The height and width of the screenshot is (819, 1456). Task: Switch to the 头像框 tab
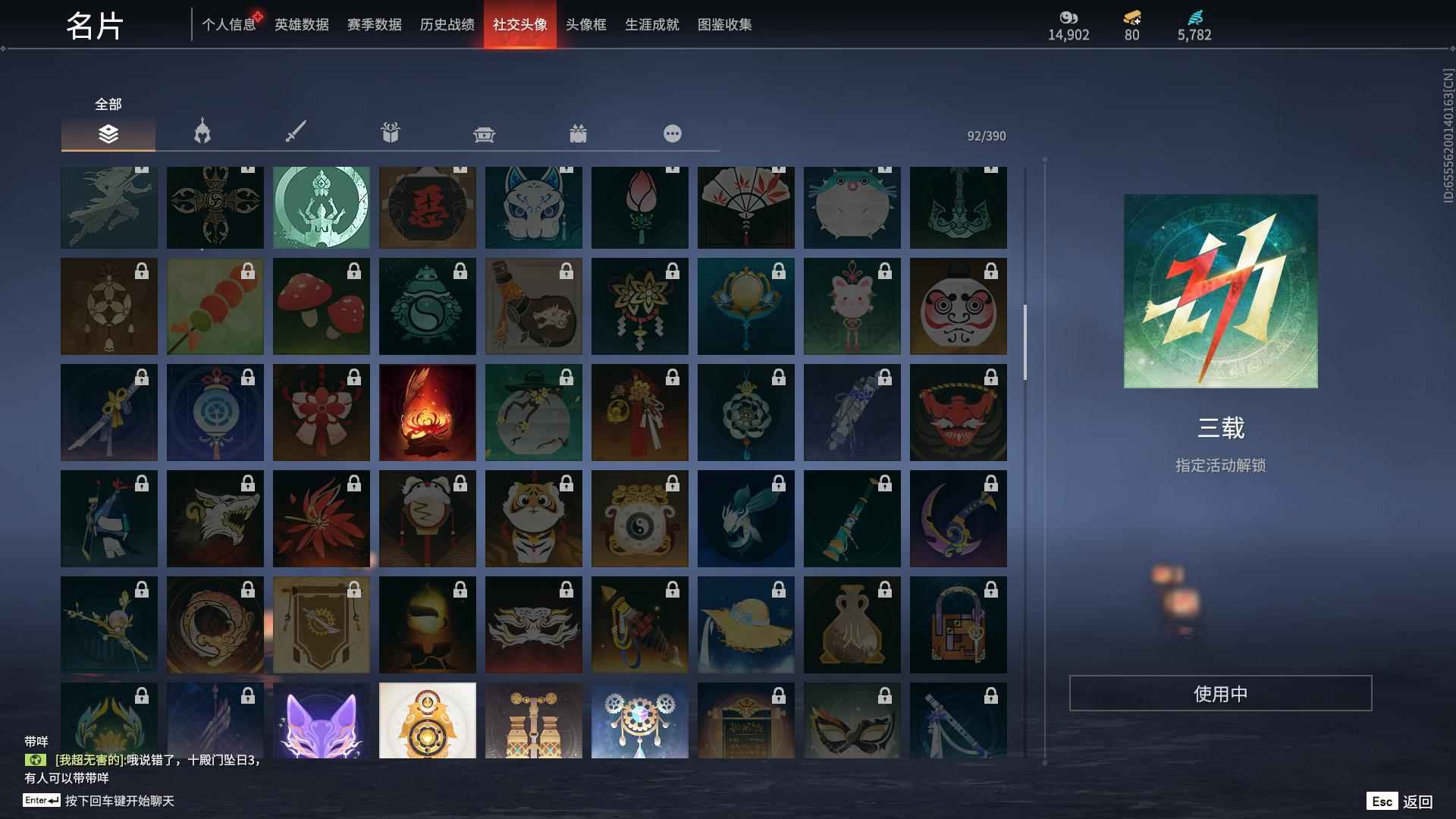click(x=585, y=24)
